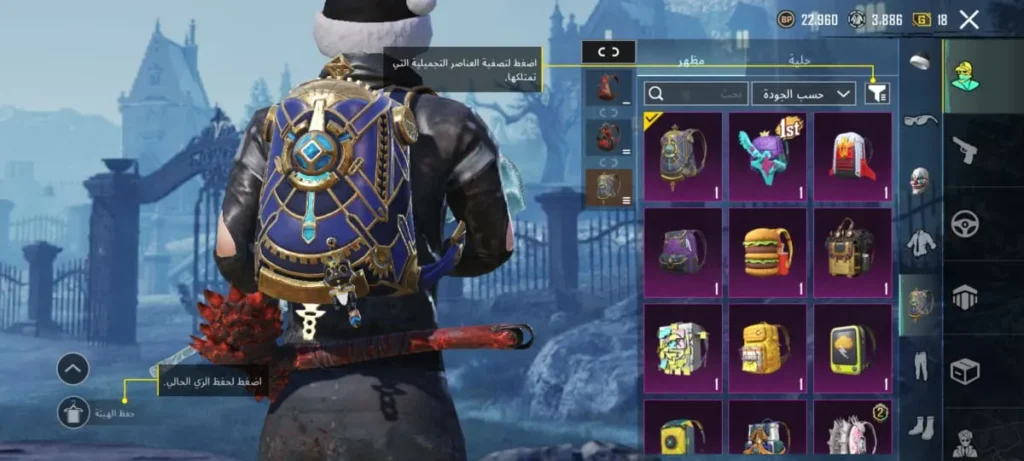Open the crate box section
Image resolution: width=1024 pixels, height=461 pixels.
(x=965, y=371)
